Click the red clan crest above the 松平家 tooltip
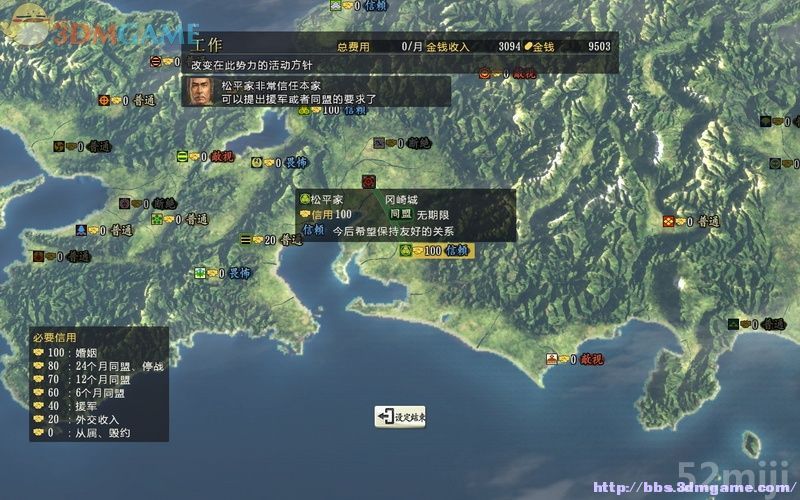The width and height of the screenshot is (800, 500). point(367,181)
